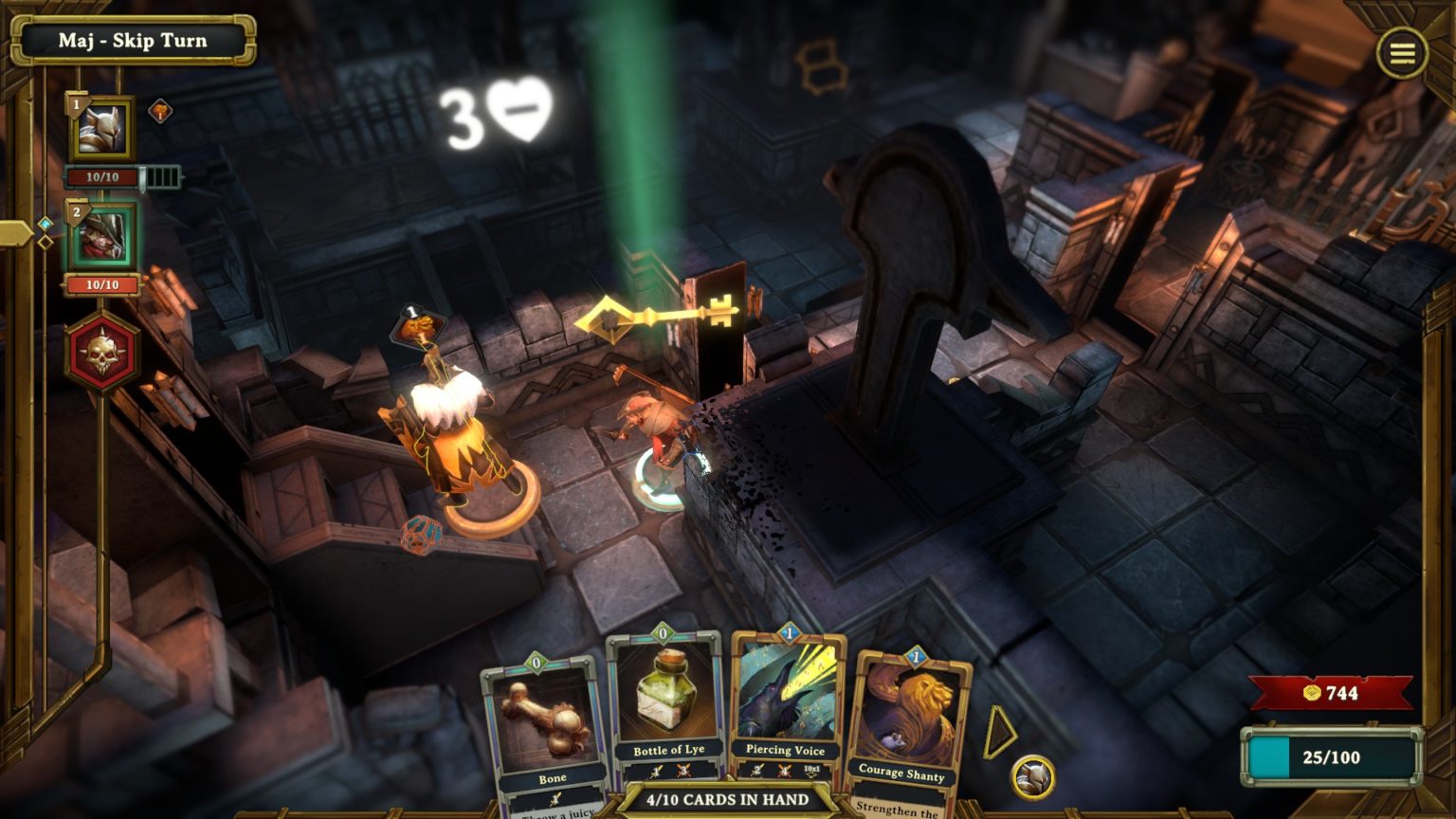1456x819 pixels.
Task: Open the hamburger game menu
Action: [x=1402, y=52]
